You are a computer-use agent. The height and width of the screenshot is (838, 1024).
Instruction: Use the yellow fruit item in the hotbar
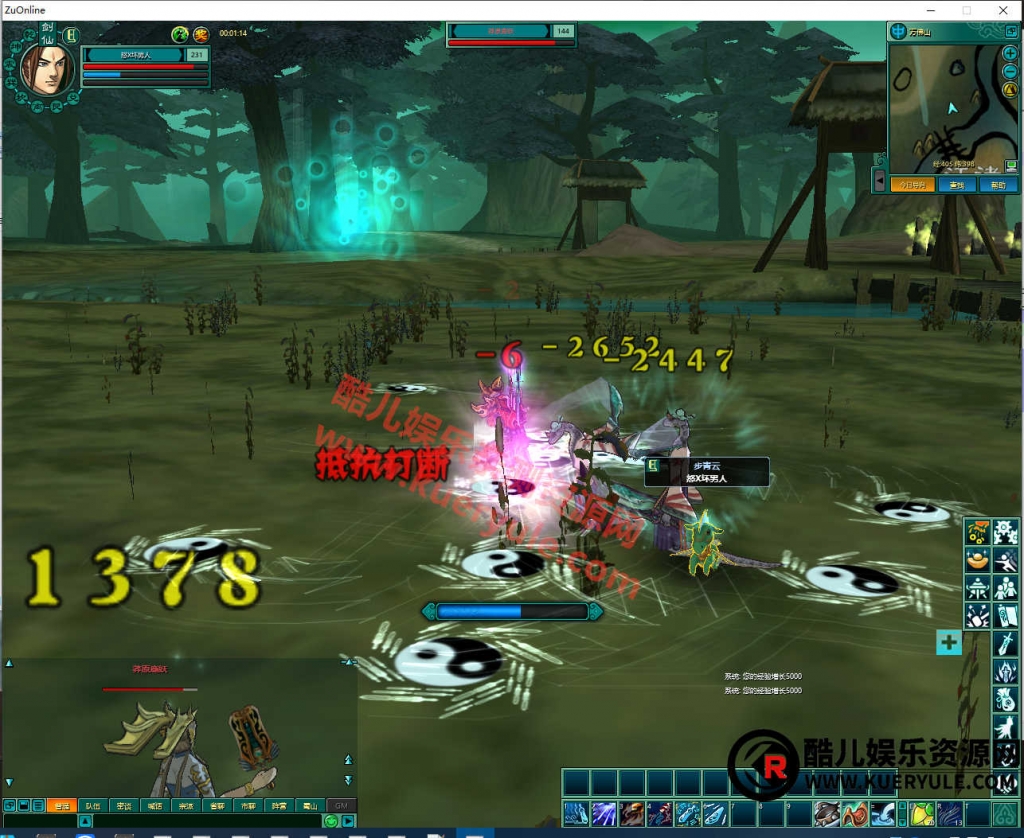921,812
